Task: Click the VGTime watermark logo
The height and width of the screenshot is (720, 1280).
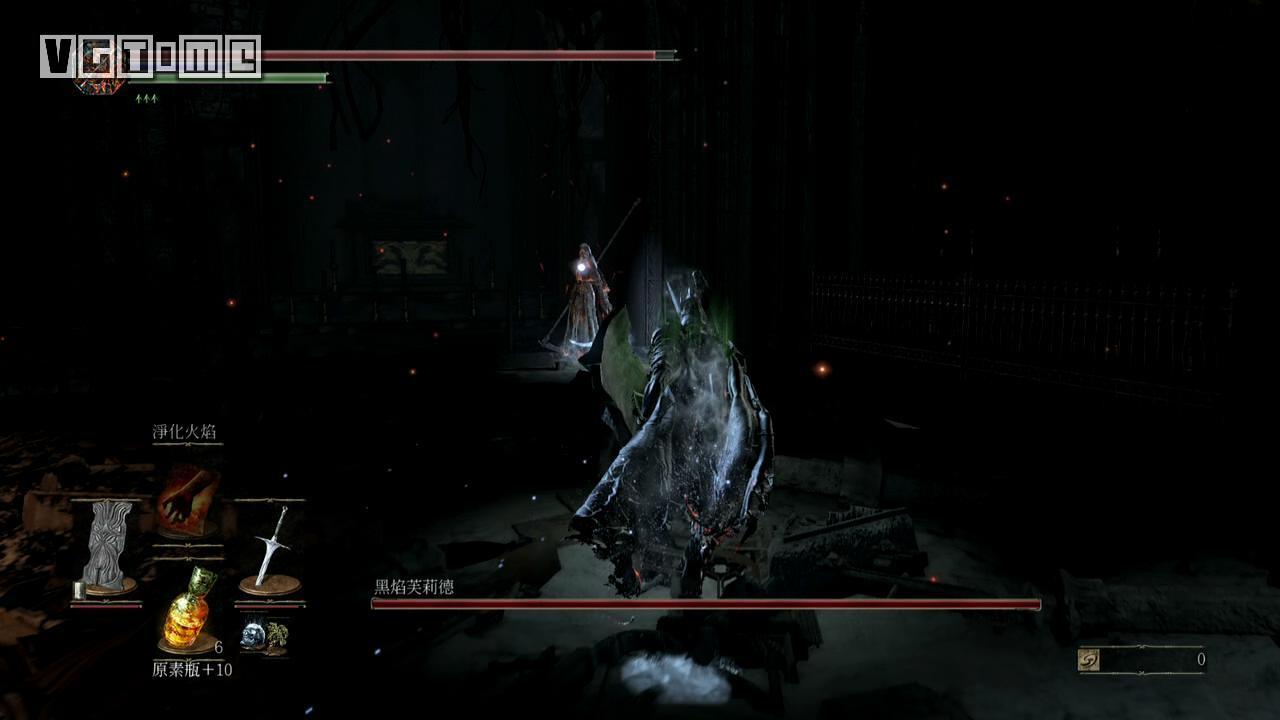Action: tap(150, 57)
